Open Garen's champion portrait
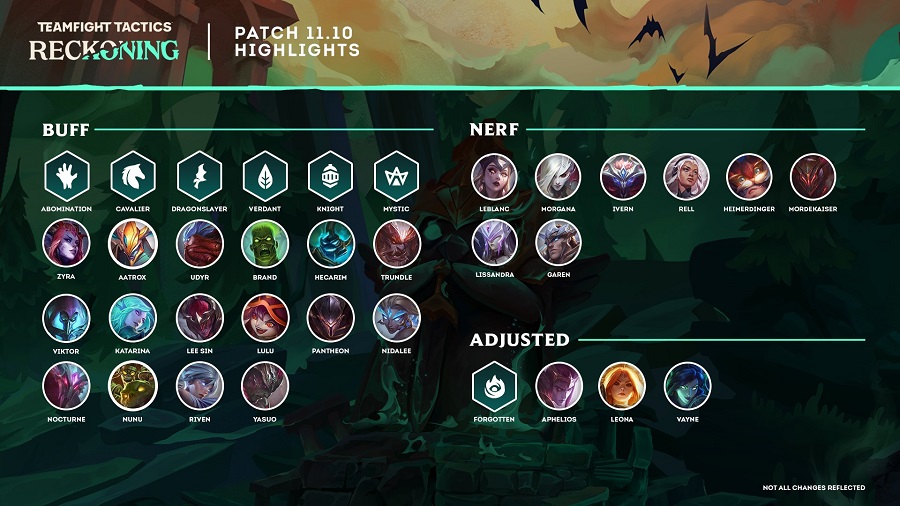The height and width of the screenshot is (506, 900). 558,244
